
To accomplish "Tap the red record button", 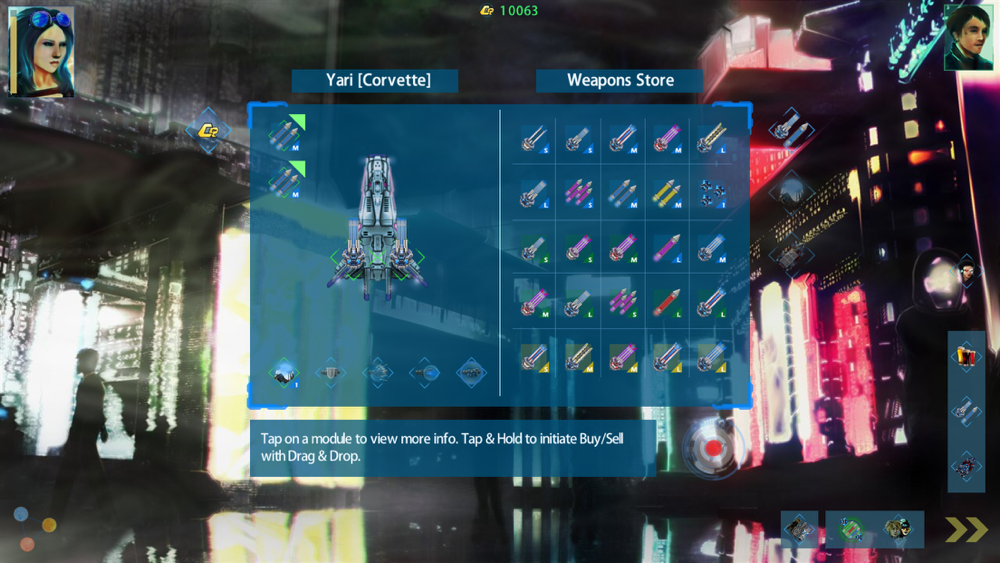I will coord(712,448).
